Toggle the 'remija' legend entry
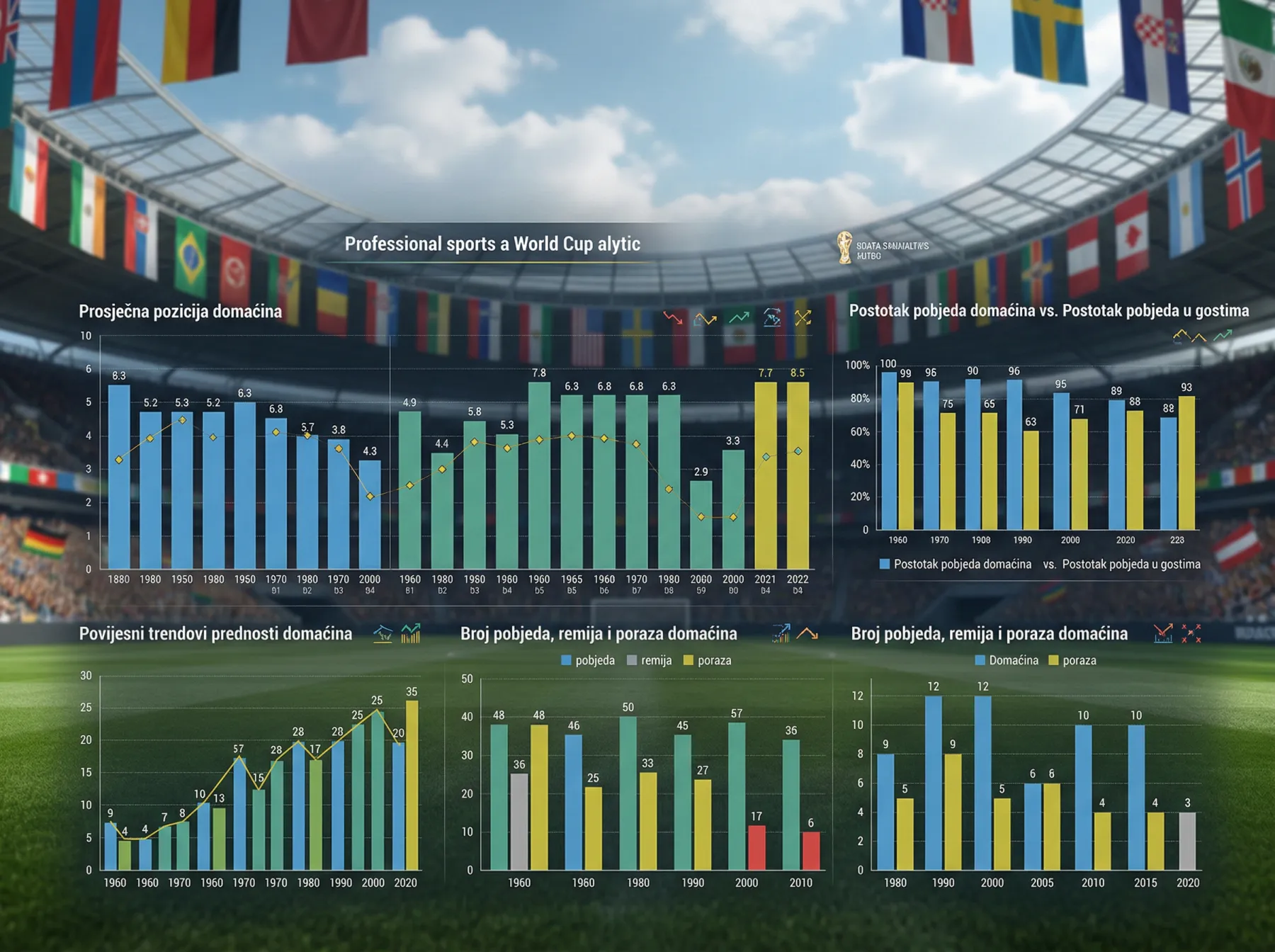 pos(649,660)
